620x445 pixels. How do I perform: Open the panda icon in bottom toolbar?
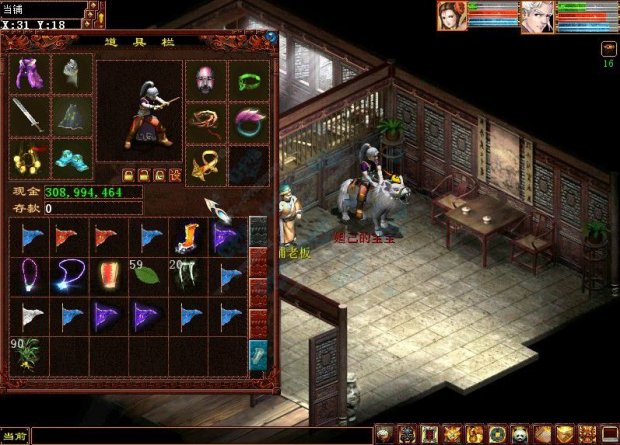(518, 434)
